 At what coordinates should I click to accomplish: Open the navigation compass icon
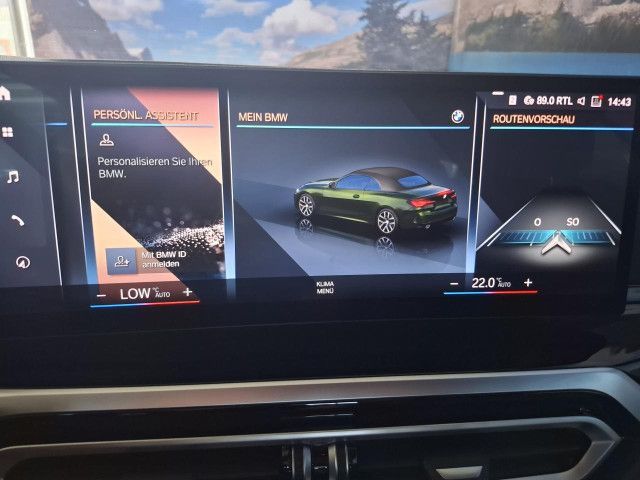22,262
